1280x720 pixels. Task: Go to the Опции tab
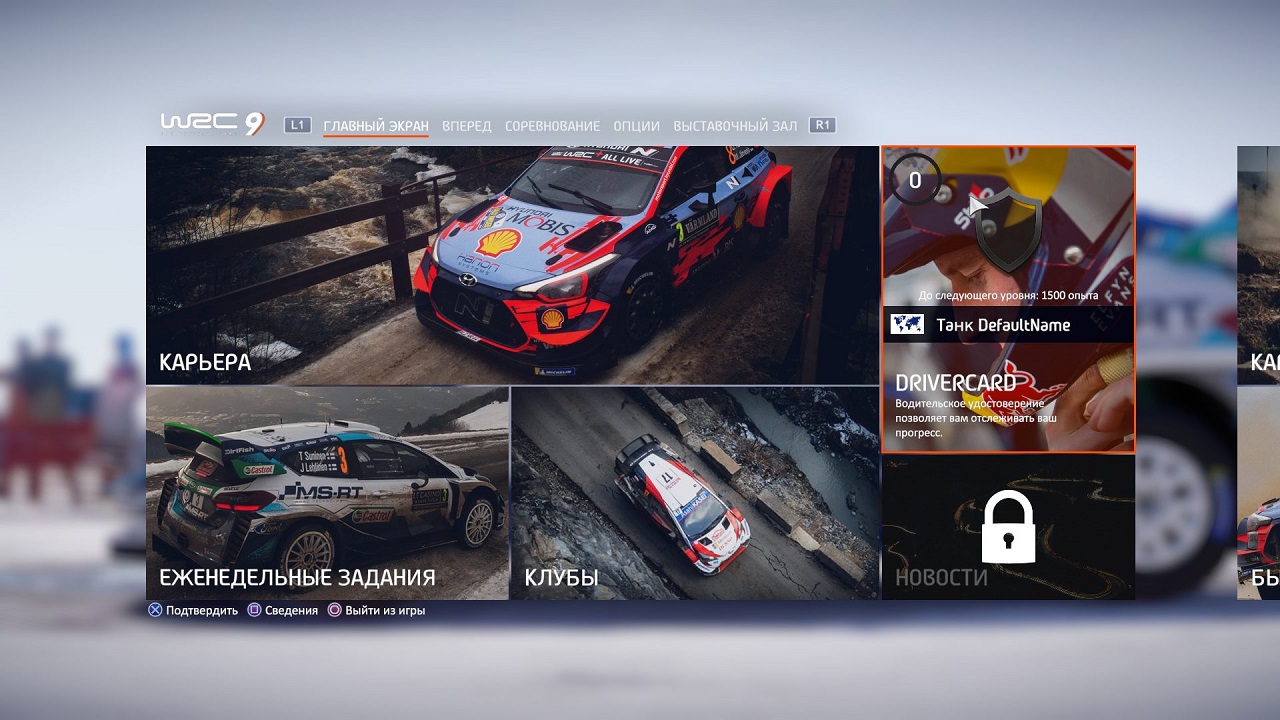tap(637, 126)
